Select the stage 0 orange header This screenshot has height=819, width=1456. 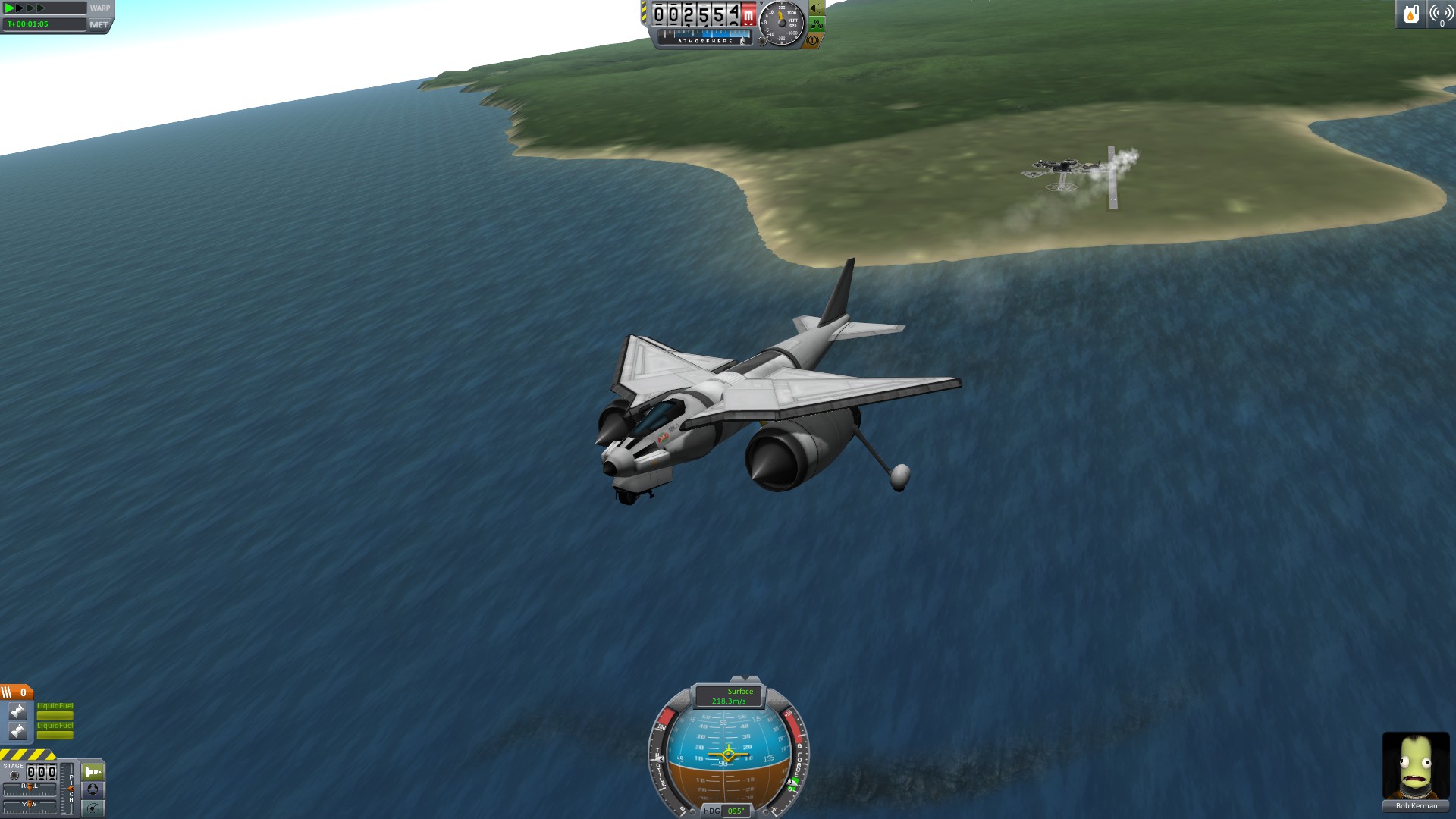tap(16, 692)
